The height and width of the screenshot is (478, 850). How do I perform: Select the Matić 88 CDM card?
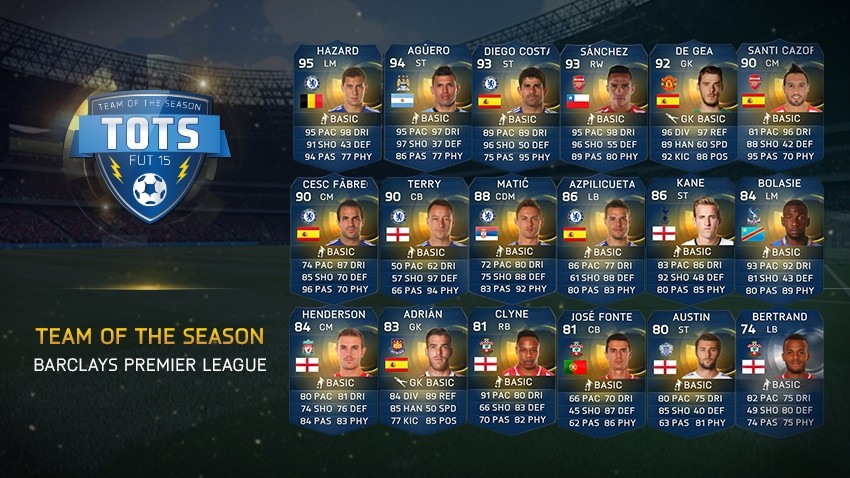[x=511, y=238]
